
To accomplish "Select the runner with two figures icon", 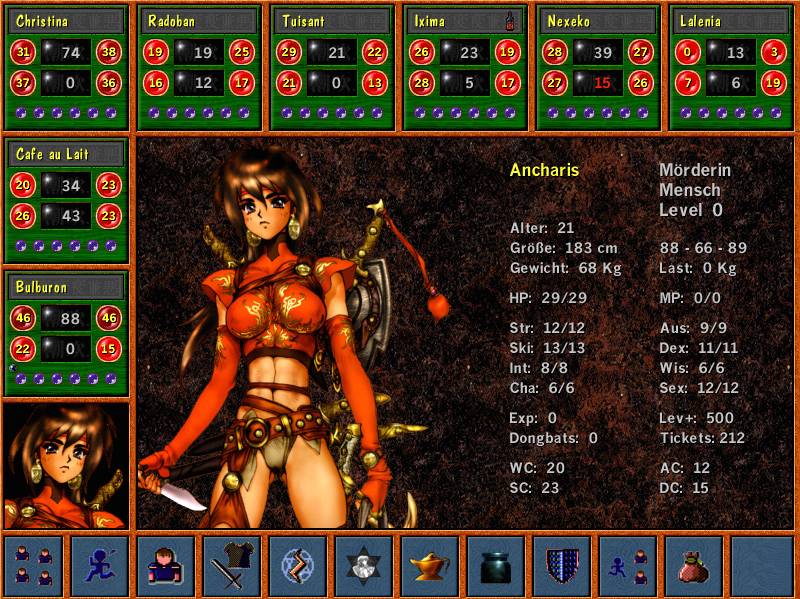I will [x=628, y=566].
